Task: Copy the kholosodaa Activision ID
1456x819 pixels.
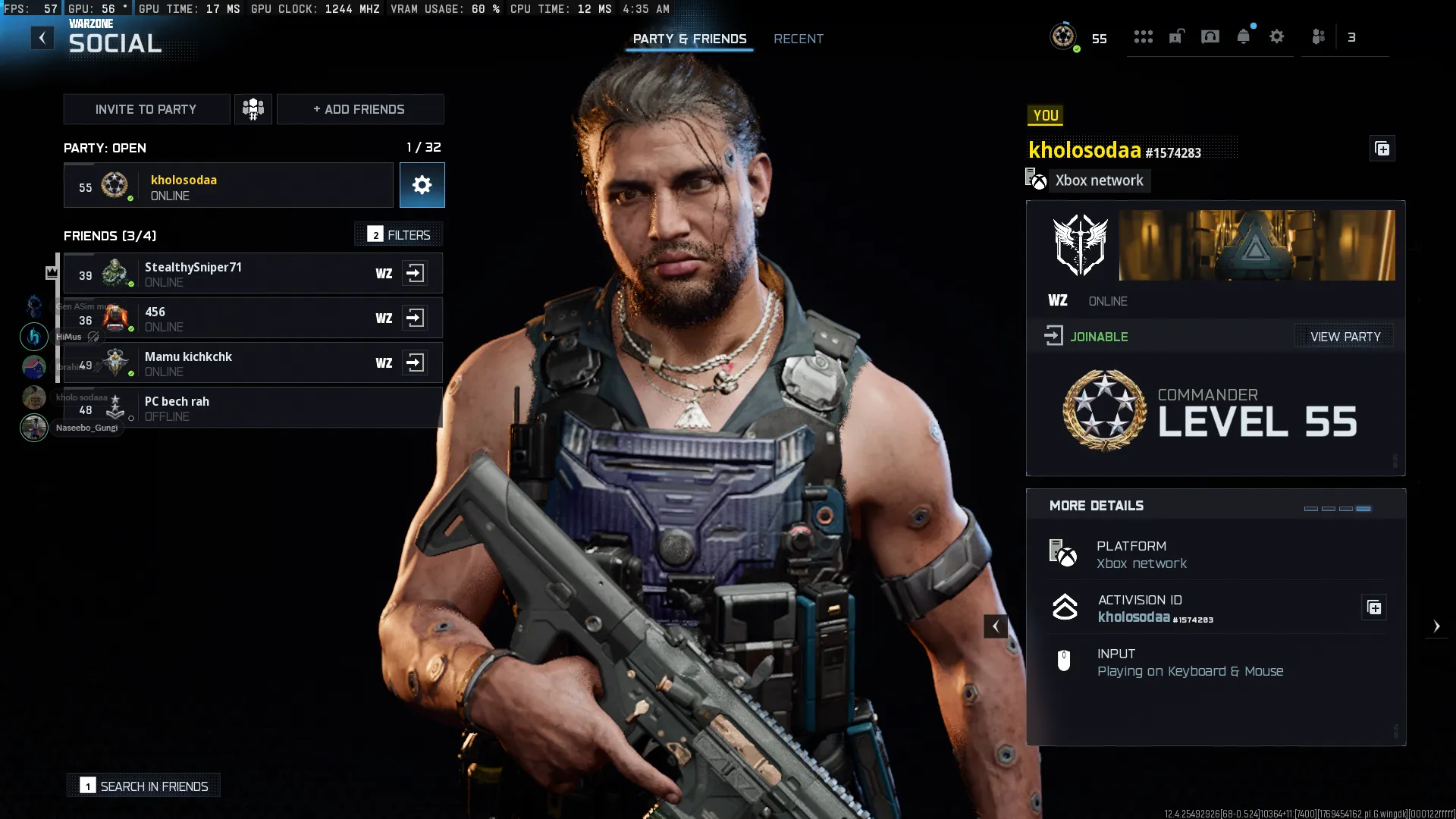Action: pos(1375,607)
